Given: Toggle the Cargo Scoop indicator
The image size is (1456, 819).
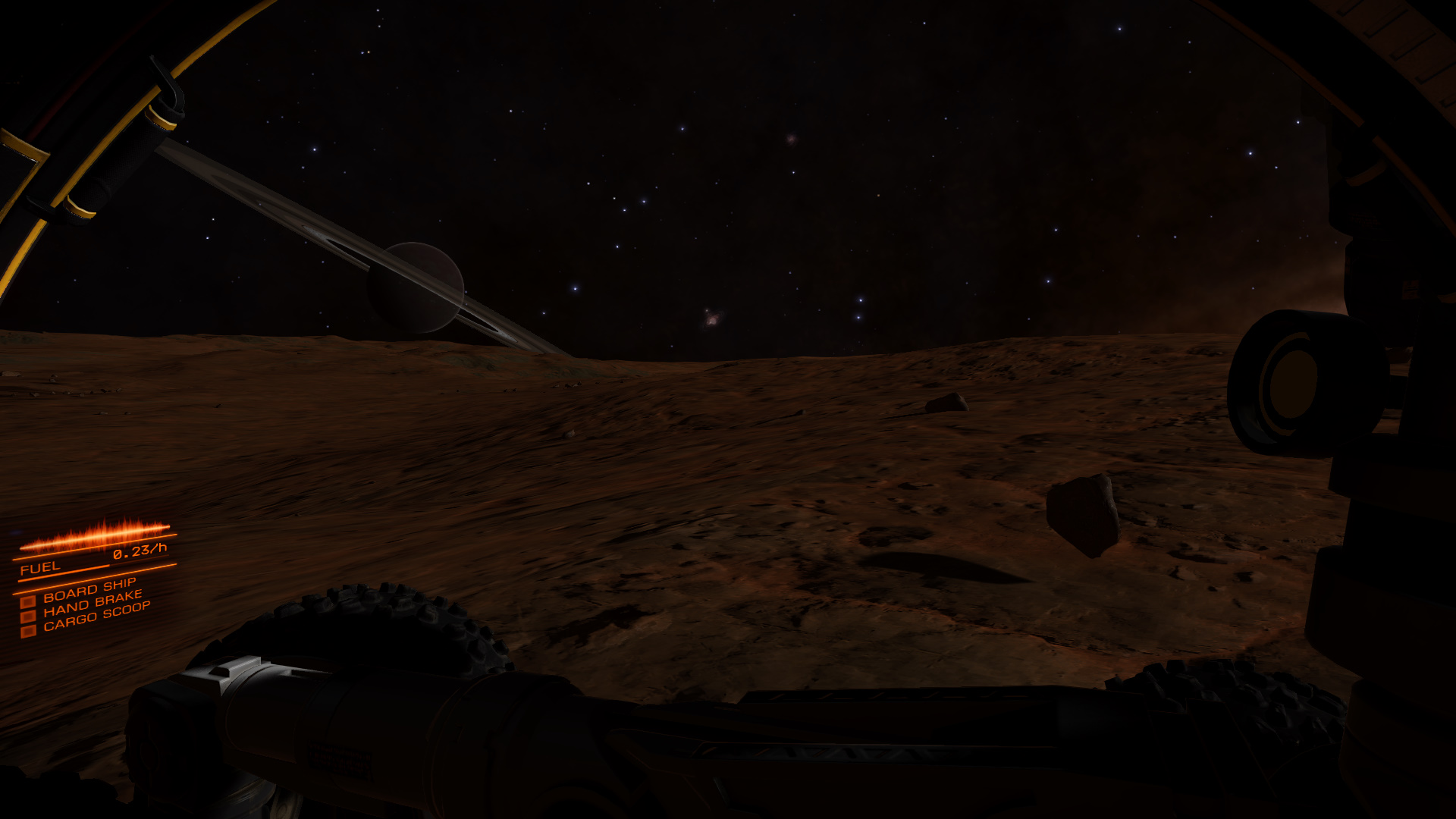Looking at the screenshot, I should pyautogui.click(x=28, y=631).
